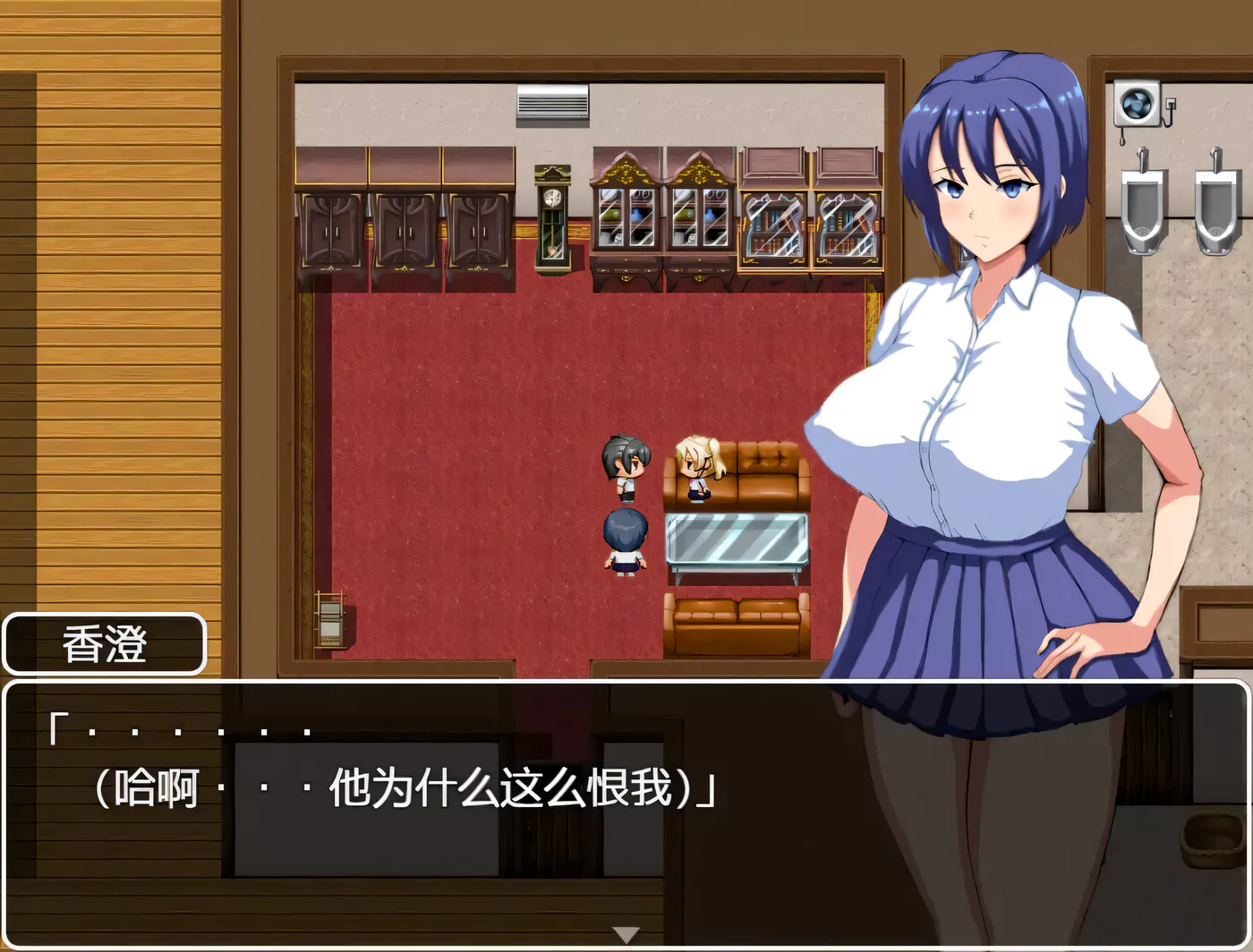Click the air conditioner on the wall
This screenshot has width=1253, height=952.
pos(553,106)
